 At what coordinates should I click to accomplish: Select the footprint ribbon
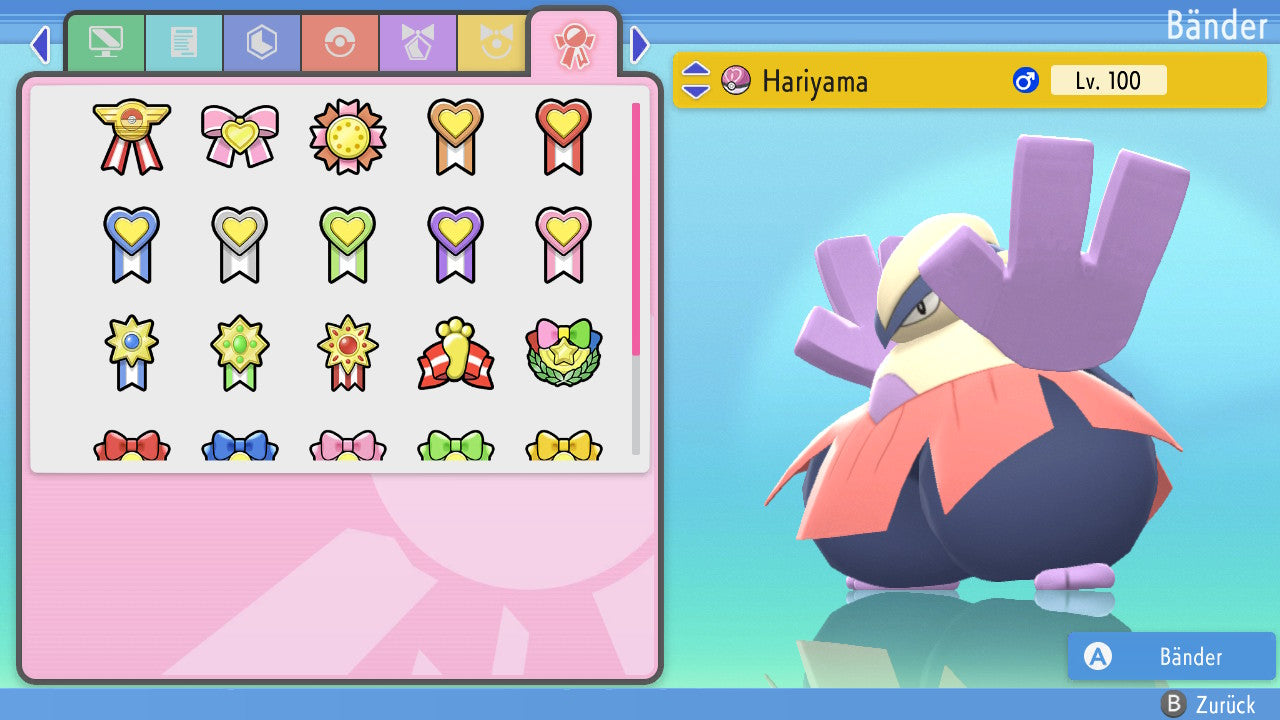[x=455, y=354]
